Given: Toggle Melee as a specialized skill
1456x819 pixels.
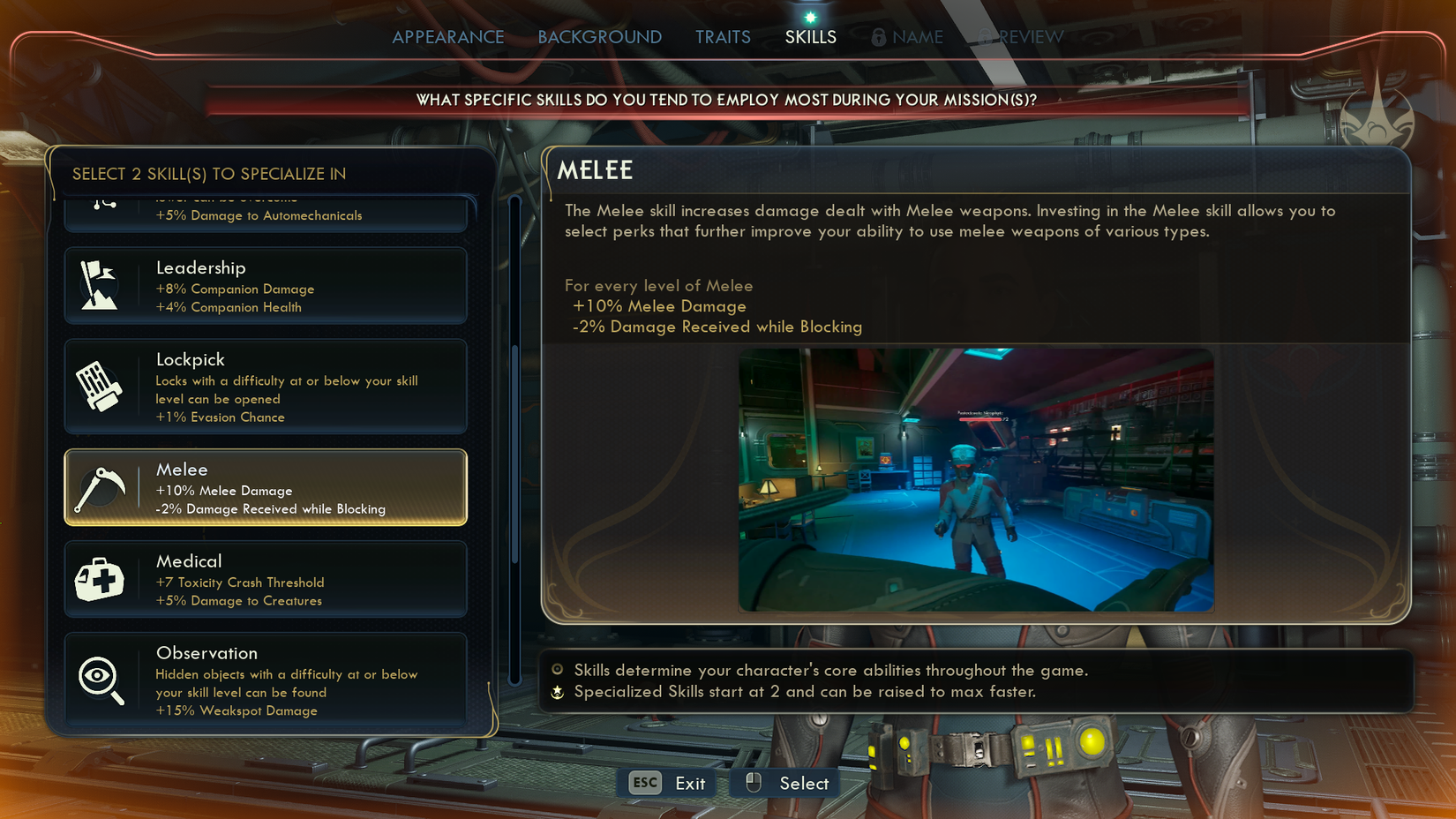Looking at the screenshot, I should tap(265, 486).
